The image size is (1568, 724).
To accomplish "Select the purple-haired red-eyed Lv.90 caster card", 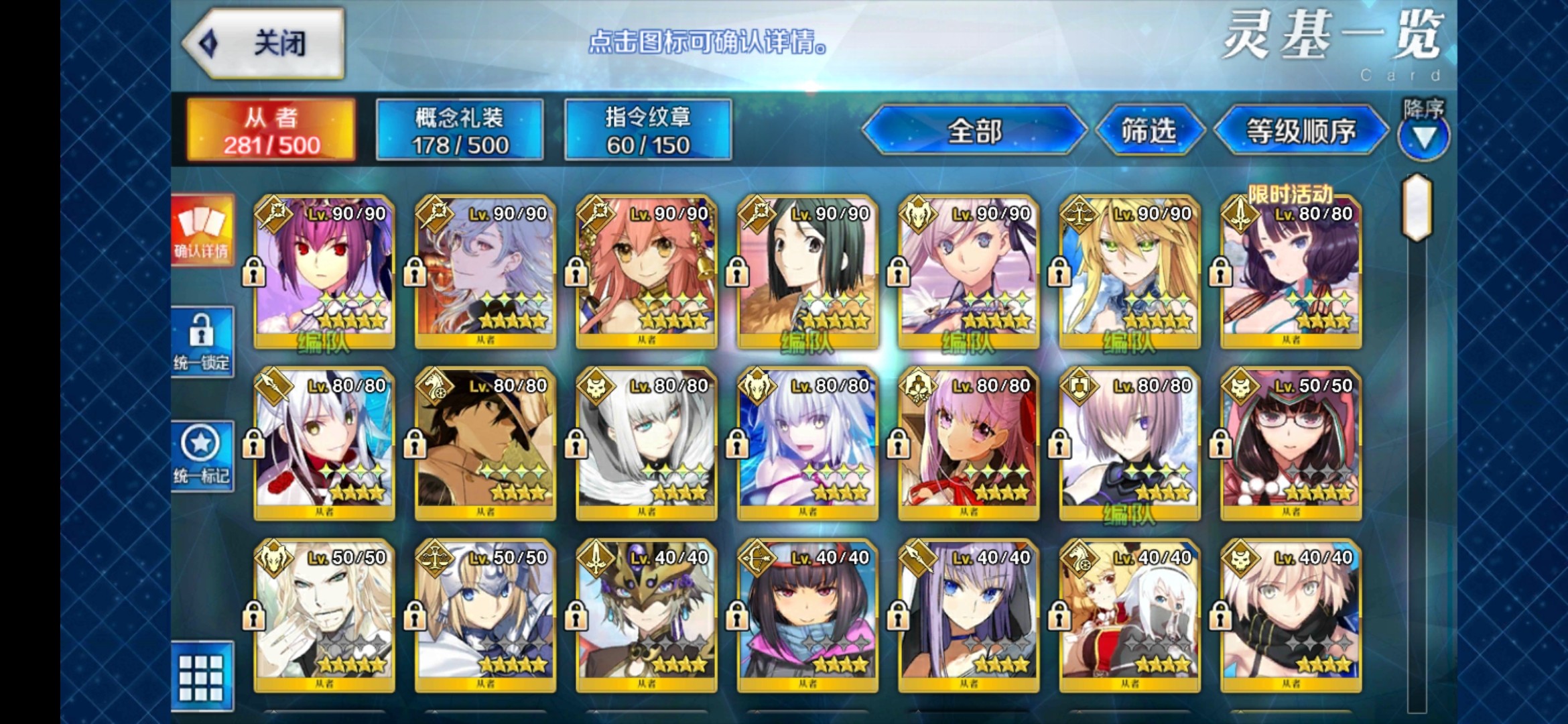I will [324, 271].
